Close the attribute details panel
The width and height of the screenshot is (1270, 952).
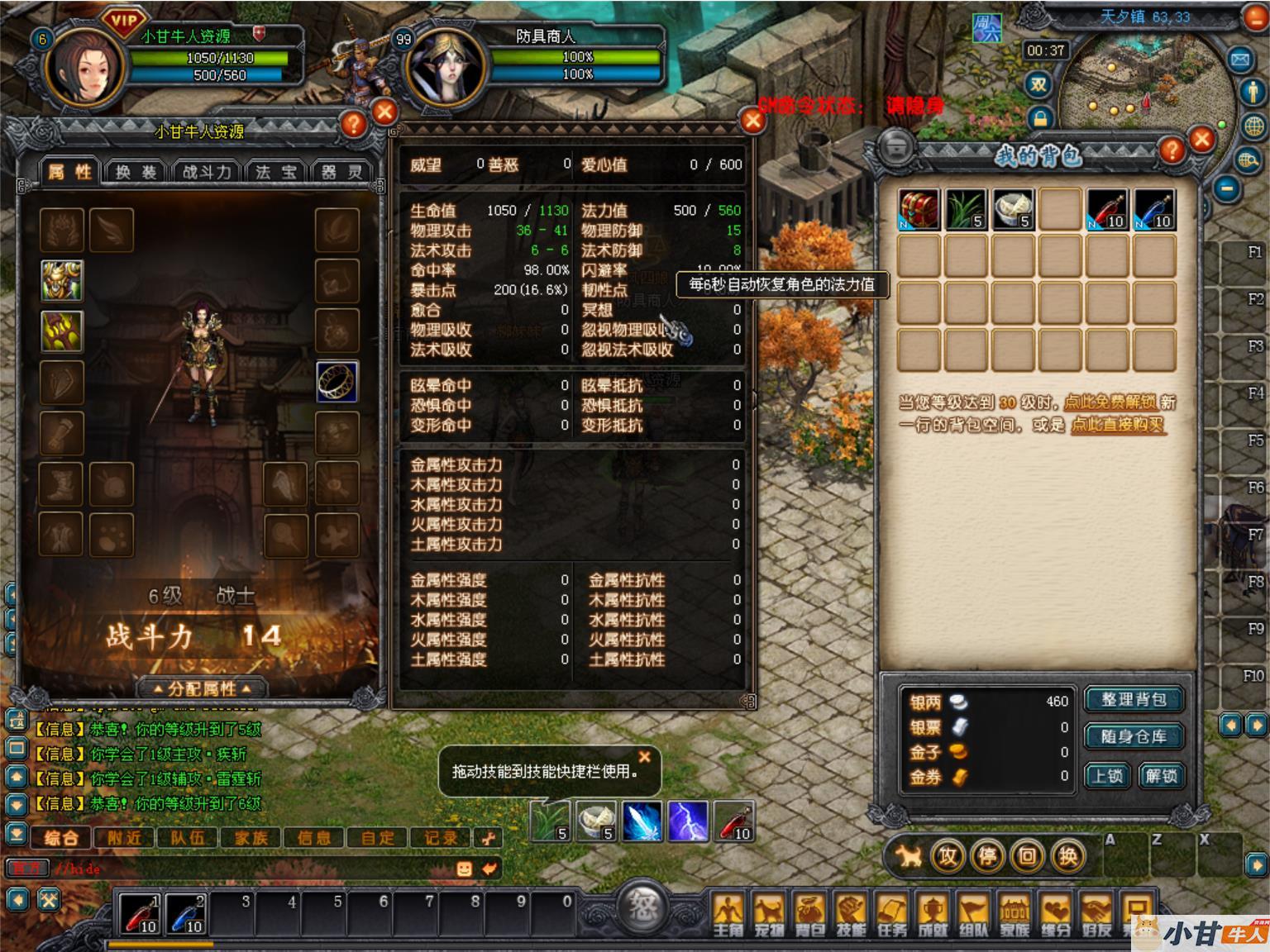752,121
